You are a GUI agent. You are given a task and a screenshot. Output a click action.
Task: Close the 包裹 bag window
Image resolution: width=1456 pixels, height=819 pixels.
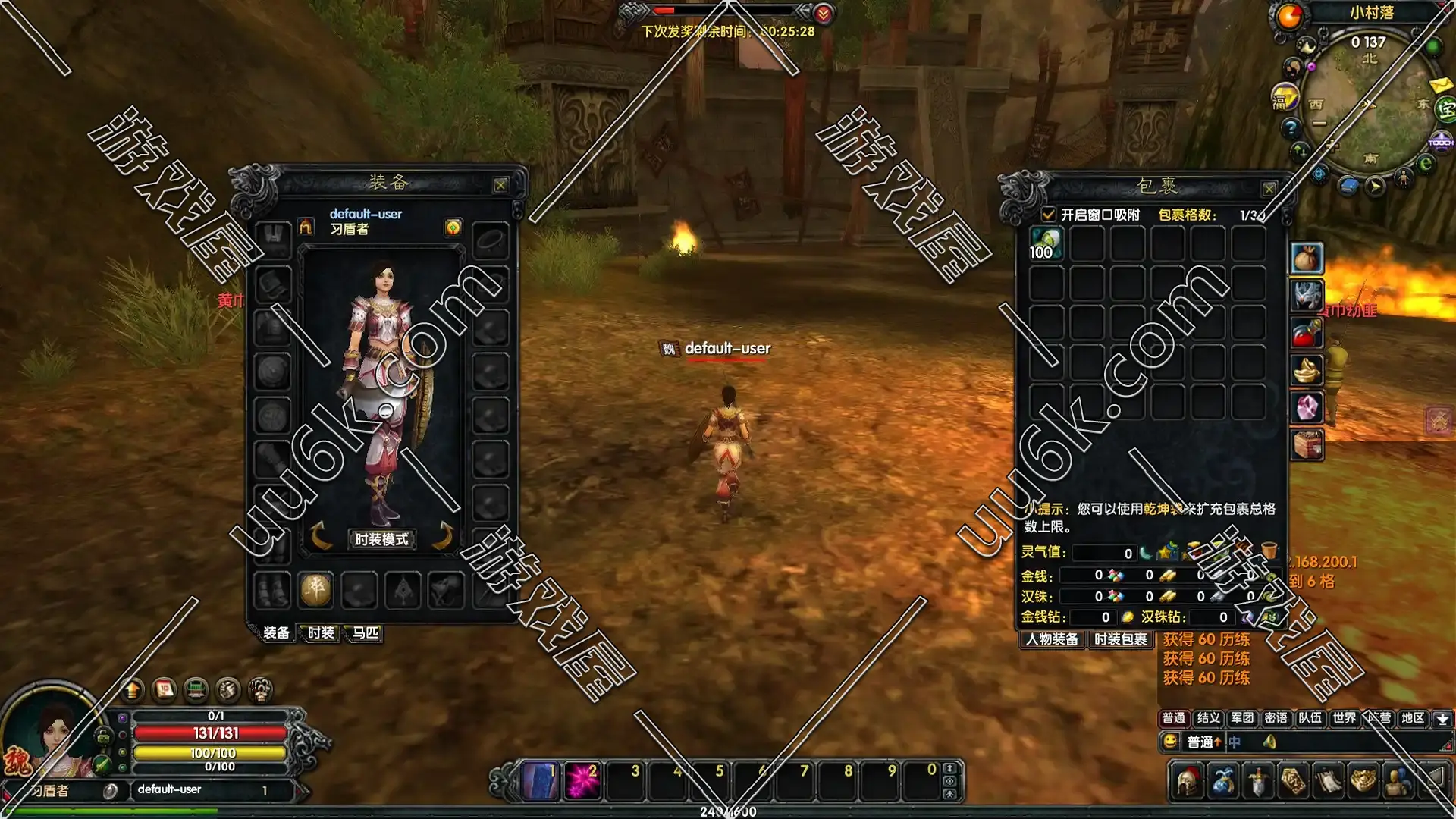[1269, 188]
